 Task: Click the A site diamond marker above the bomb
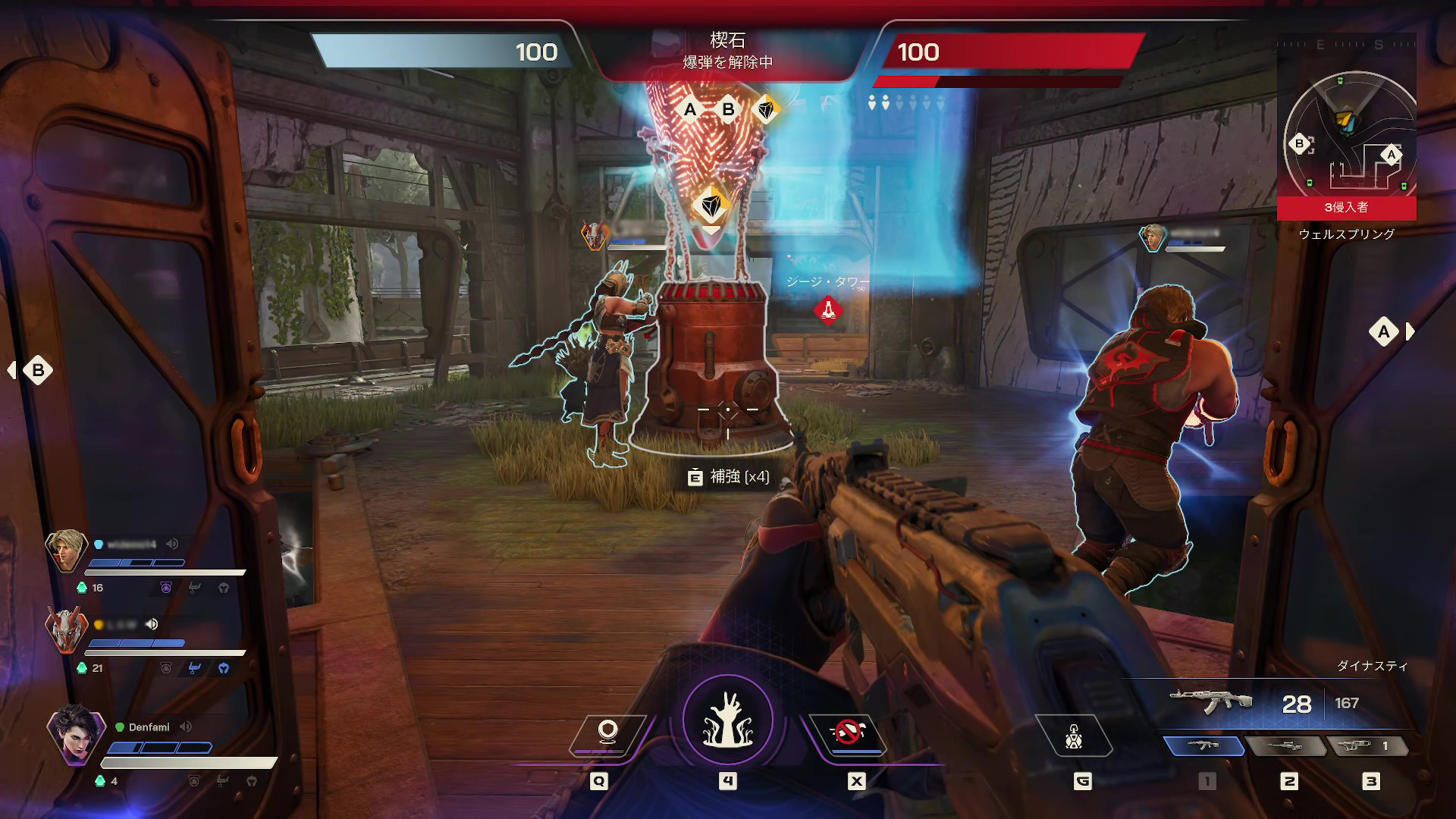(689, 110)
